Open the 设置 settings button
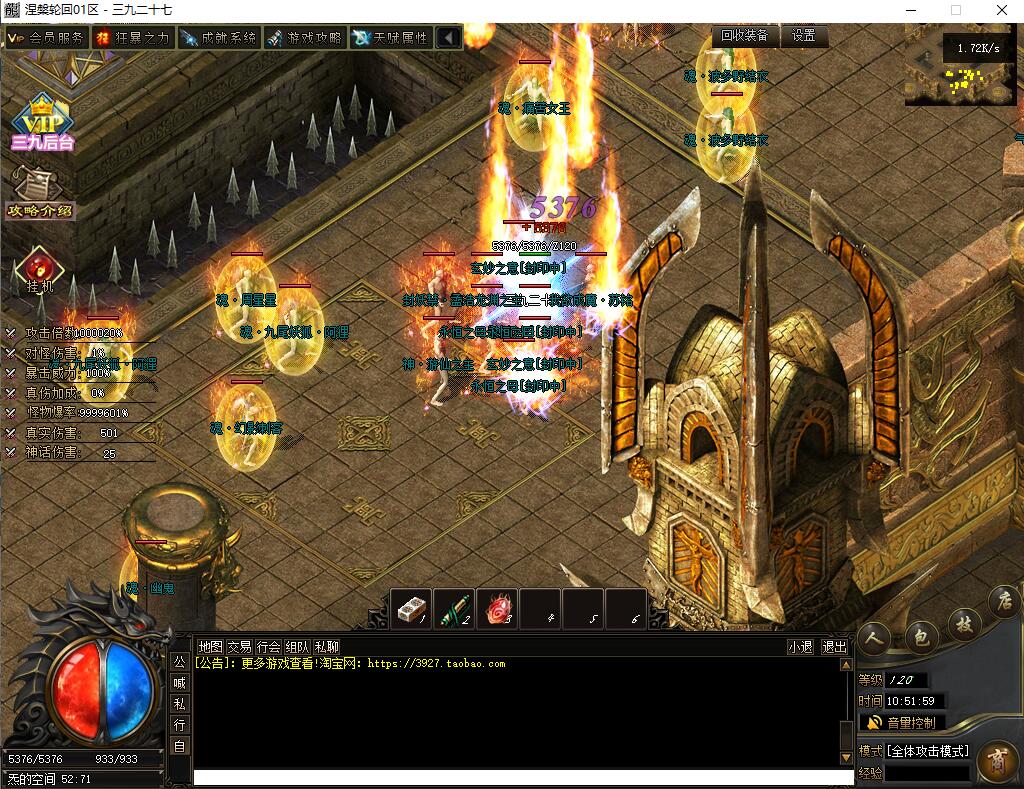Screen dimensions: 1024x789 [x=803, y=35]
